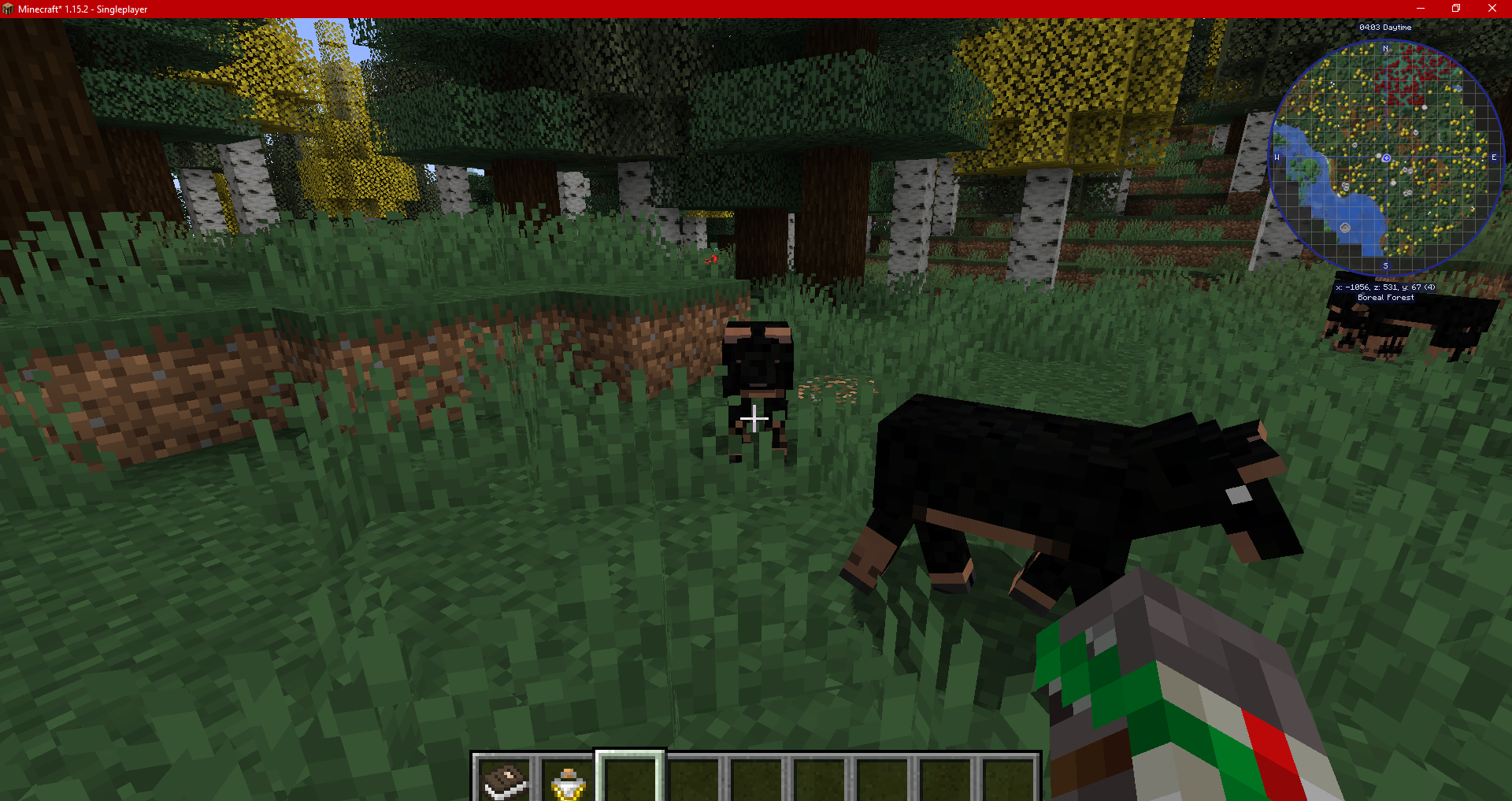Click the South marker on the minimap
Image resolution: width=1512 pixels, height=801 pixels.
(1385, 266)
